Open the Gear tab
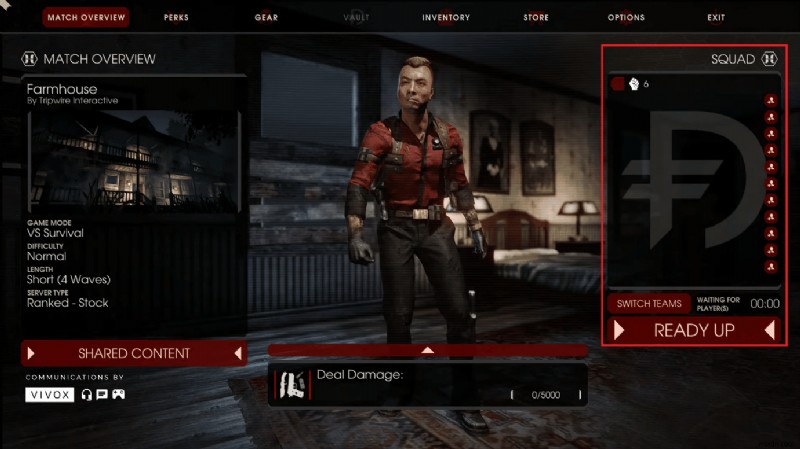This screenshot has height=449, width=800. point(266,17)
